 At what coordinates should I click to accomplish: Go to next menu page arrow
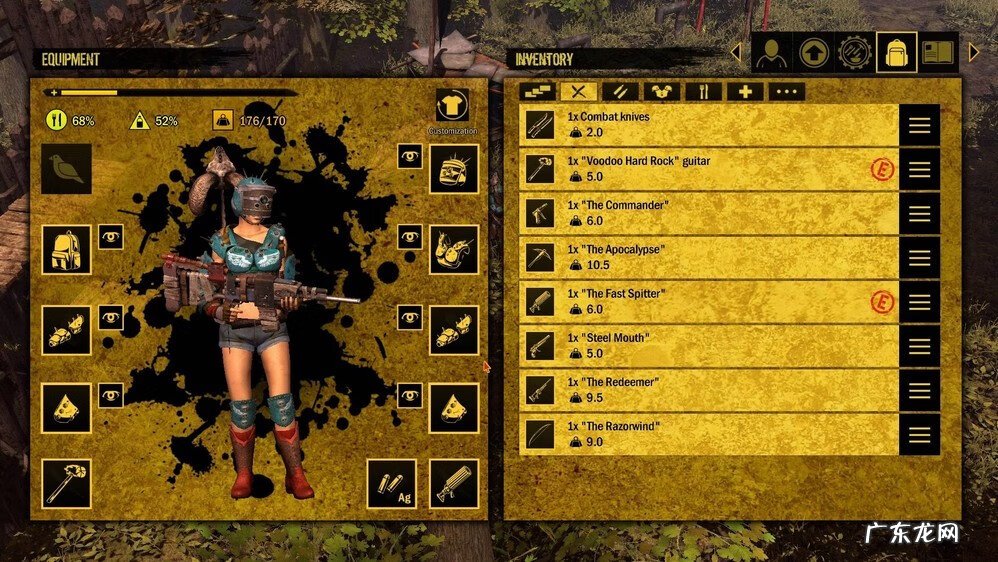[x=975, y=52]
